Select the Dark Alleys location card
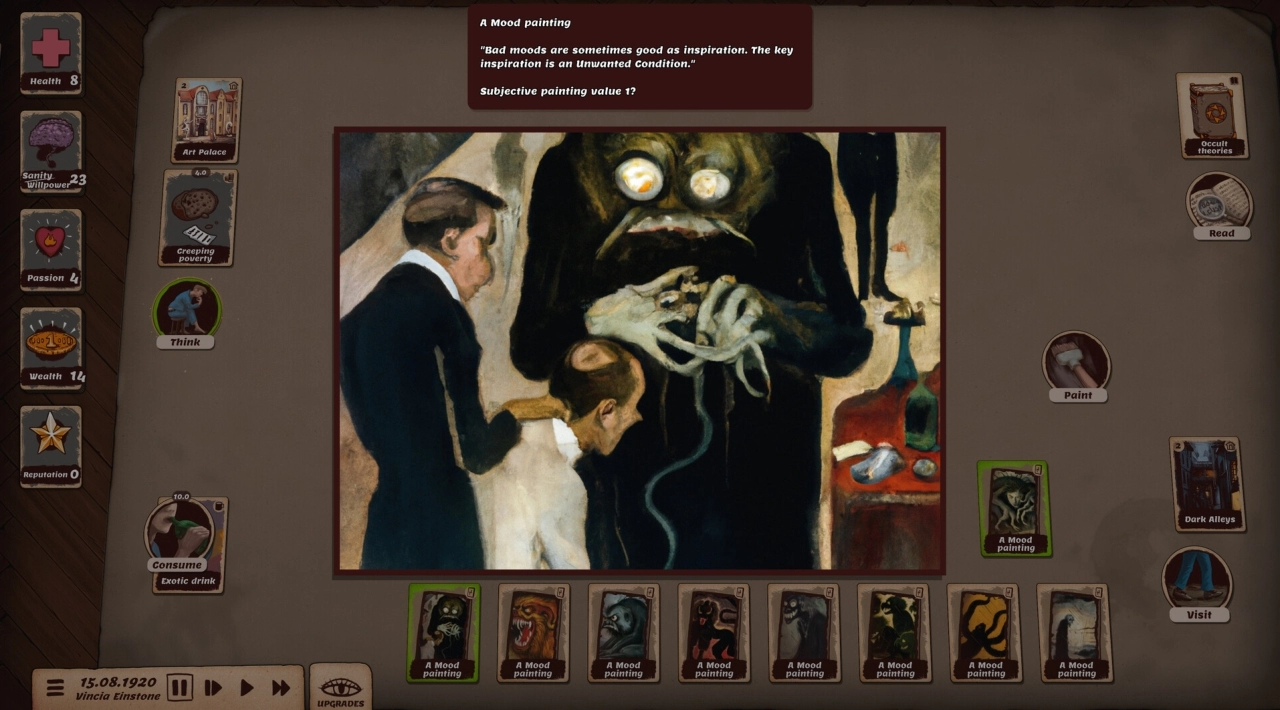This screenshot has height=710, width=1280. pyautogui.click(x=1207, y=484)
